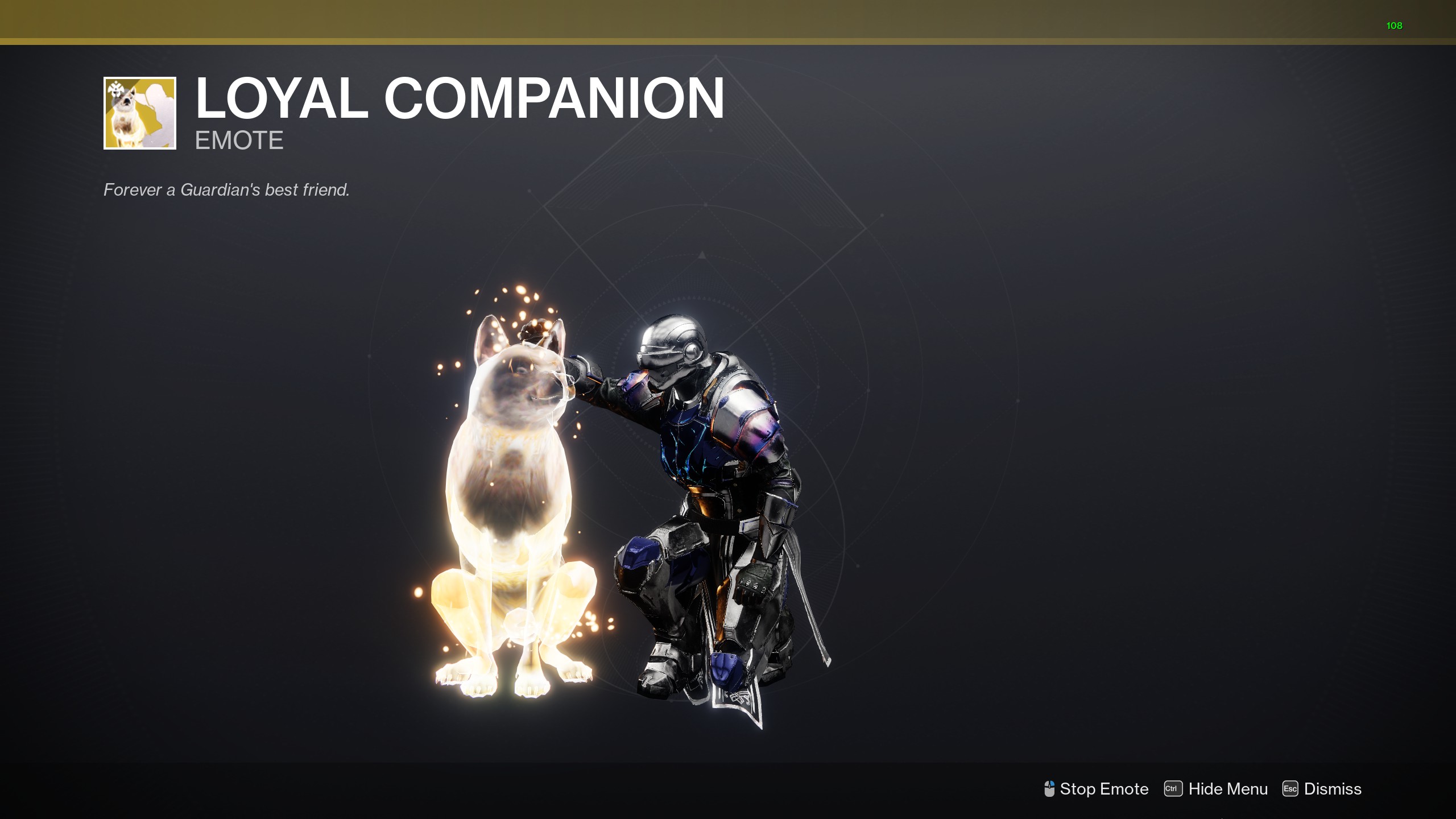Click the gold banner strip at top

tap(728, 20)
